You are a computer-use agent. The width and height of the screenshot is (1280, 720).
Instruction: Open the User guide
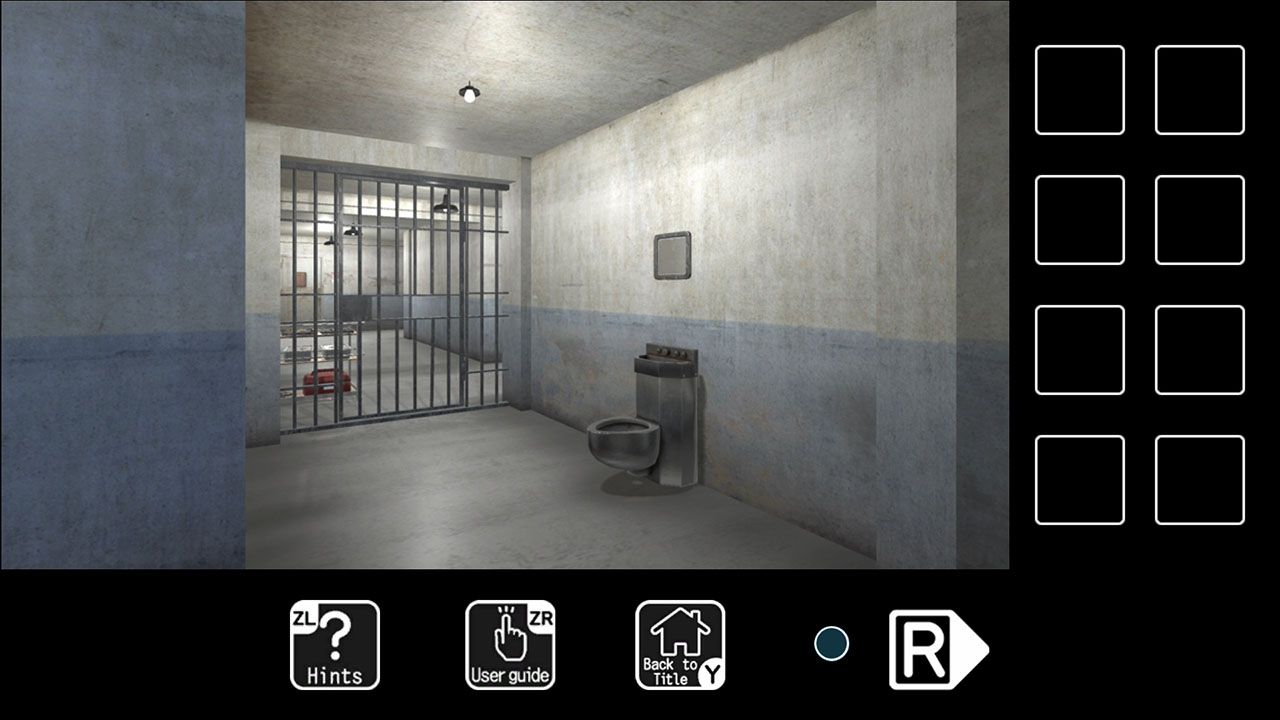pyautogui.click(x=510, y=645)
